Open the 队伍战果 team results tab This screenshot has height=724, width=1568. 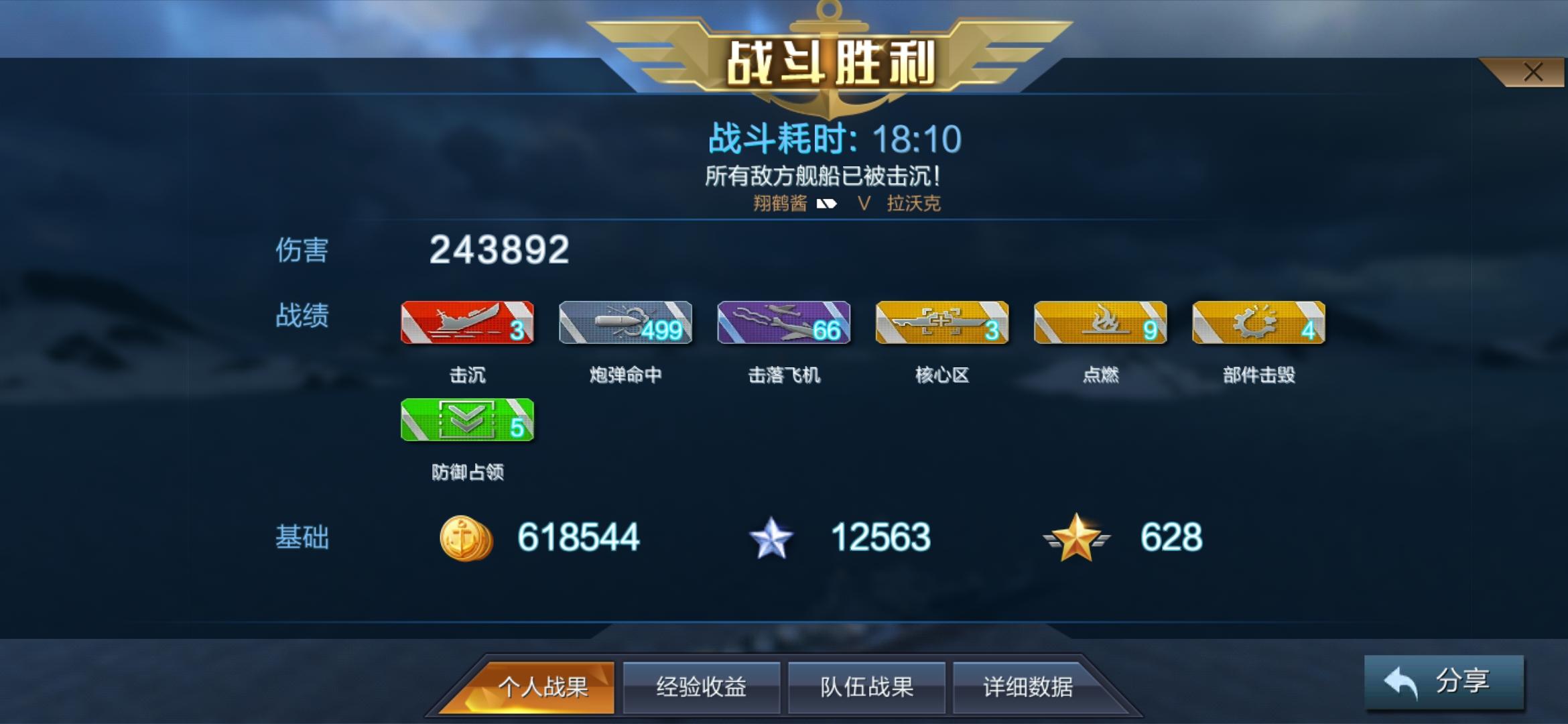(867, 686)
